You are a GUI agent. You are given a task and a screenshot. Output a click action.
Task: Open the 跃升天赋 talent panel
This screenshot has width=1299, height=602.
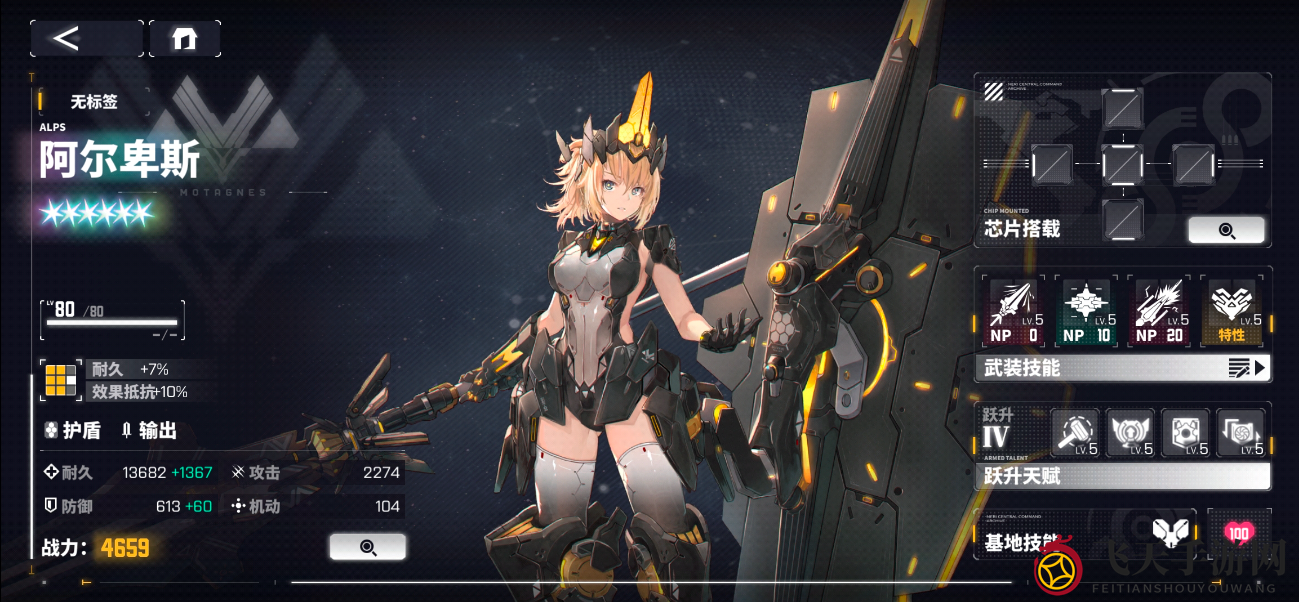[1122, 476]
